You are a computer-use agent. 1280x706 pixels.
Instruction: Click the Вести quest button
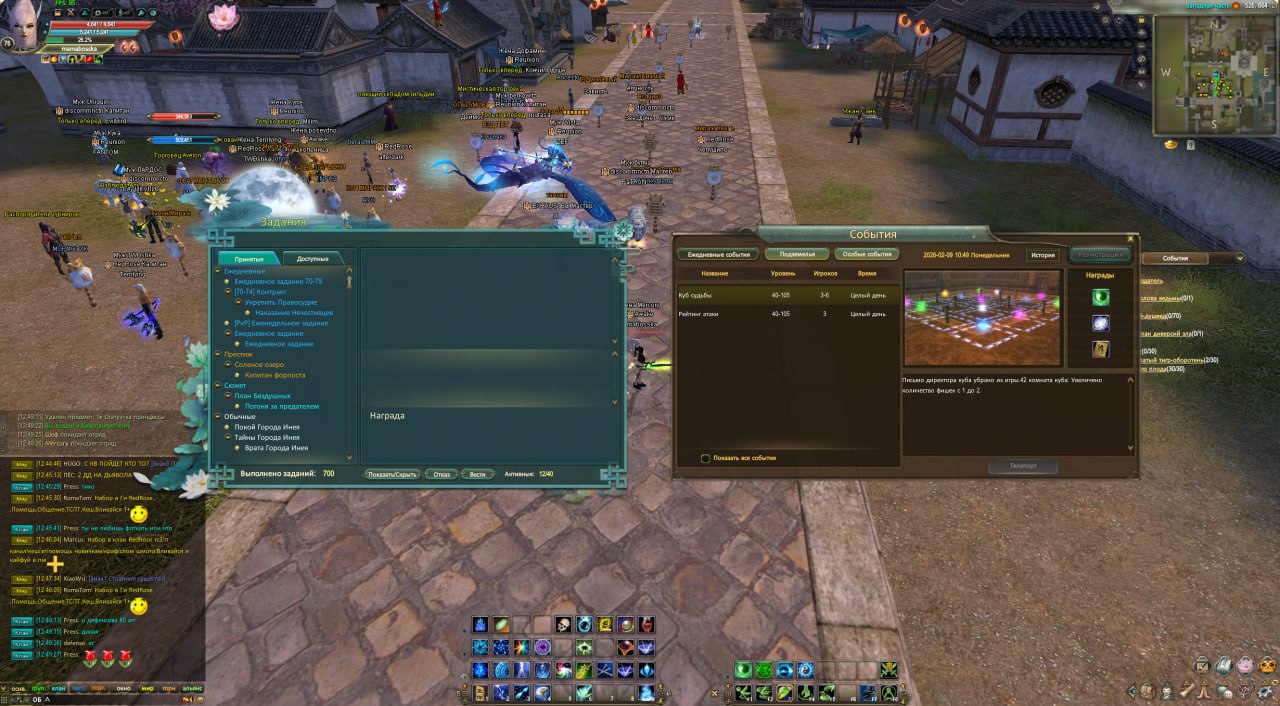478,474
